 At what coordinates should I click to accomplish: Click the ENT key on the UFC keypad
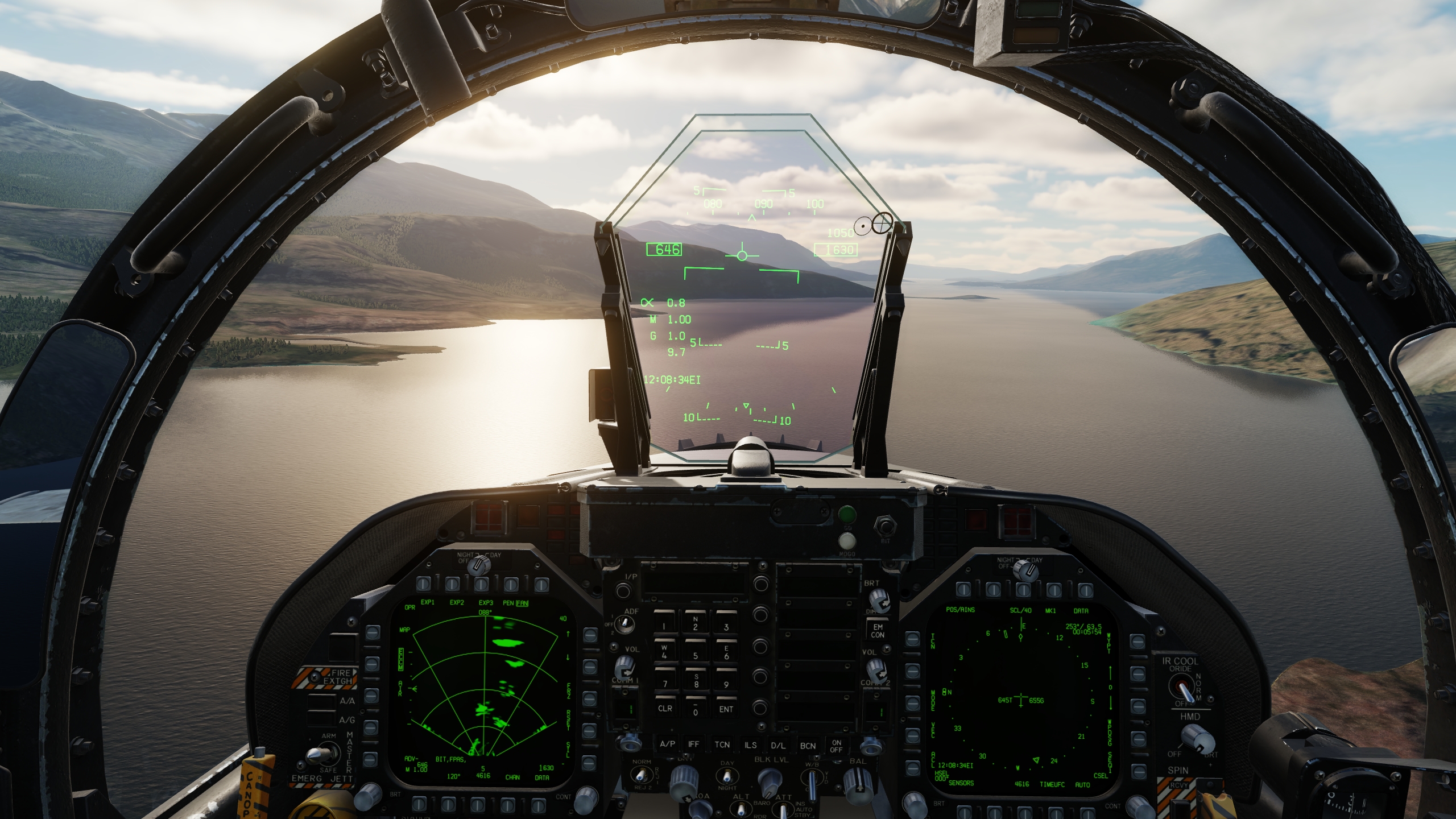pyautogui.click(x=726, y=709)
